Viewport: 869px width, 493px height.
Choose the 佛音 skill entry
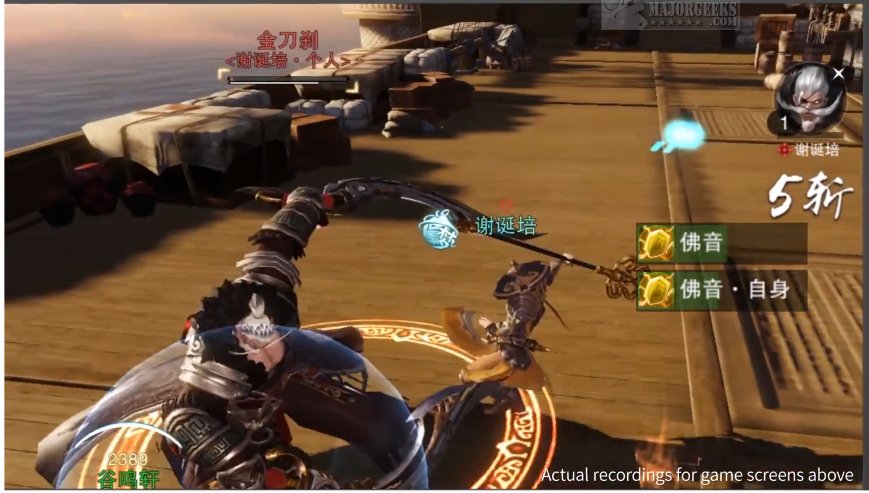point(721,243)
